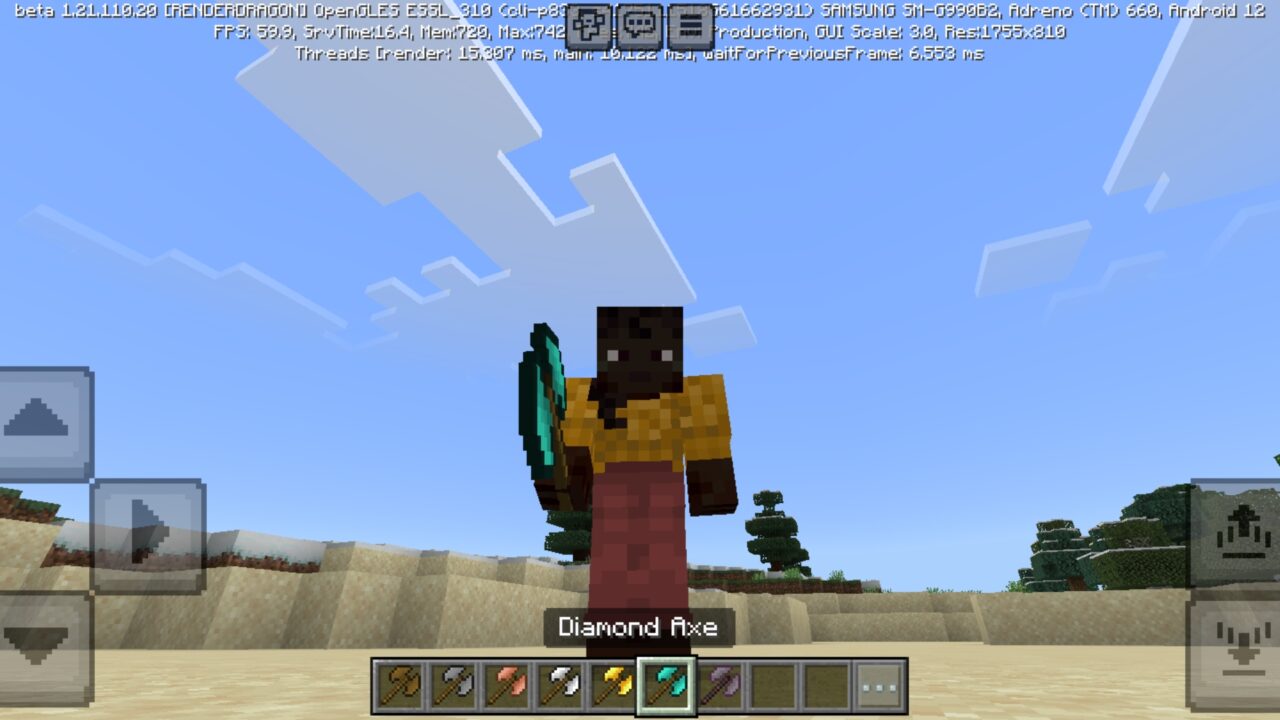The image size is (1280, 720).
Task: Tap the Diamond Axe tooltip label
Action: 640,627
